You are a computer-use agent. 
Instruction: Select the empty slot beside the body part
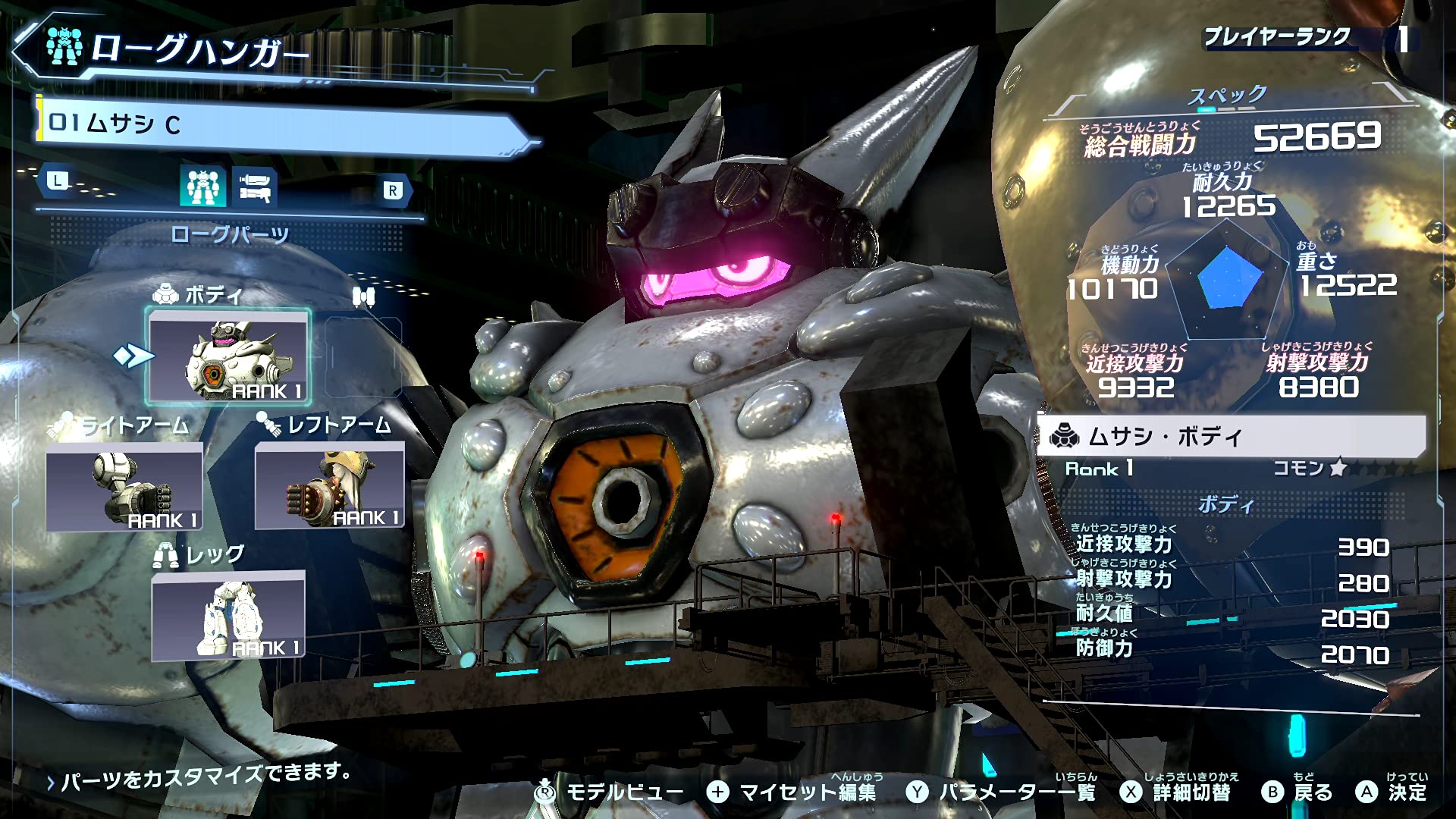tap(363, 356)
